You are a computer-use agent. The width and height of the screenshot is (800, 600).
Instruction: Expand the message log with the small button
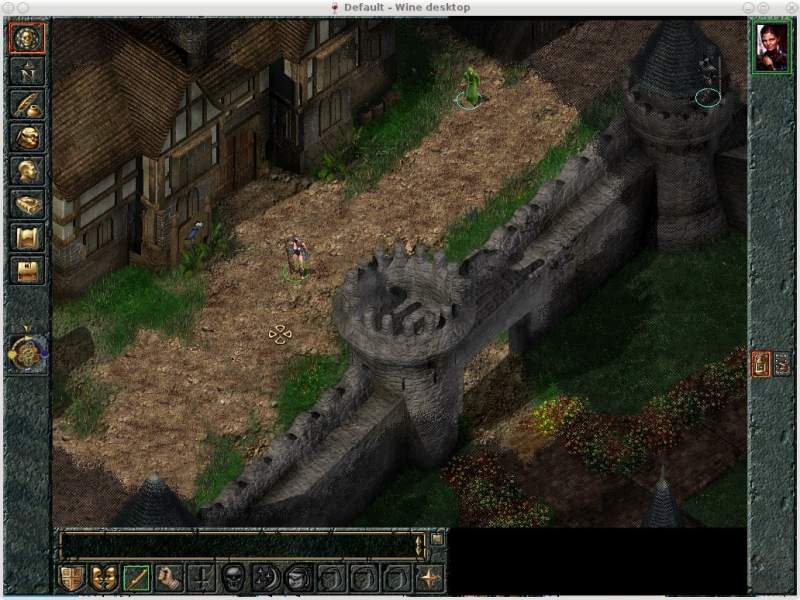click(x=437, y=540)
